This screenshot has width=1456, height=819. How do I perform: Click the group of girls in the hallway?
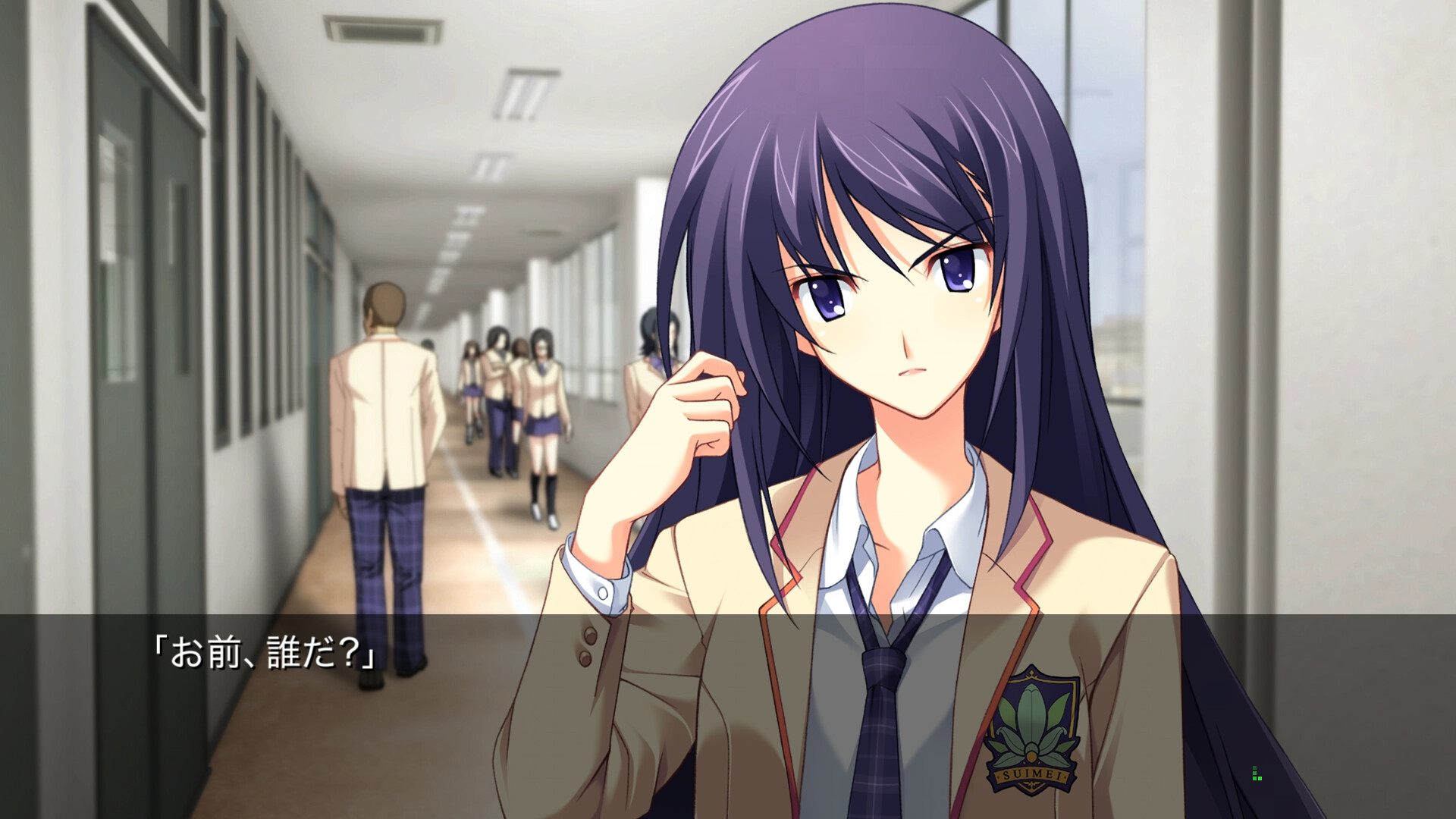click(516, 394)
